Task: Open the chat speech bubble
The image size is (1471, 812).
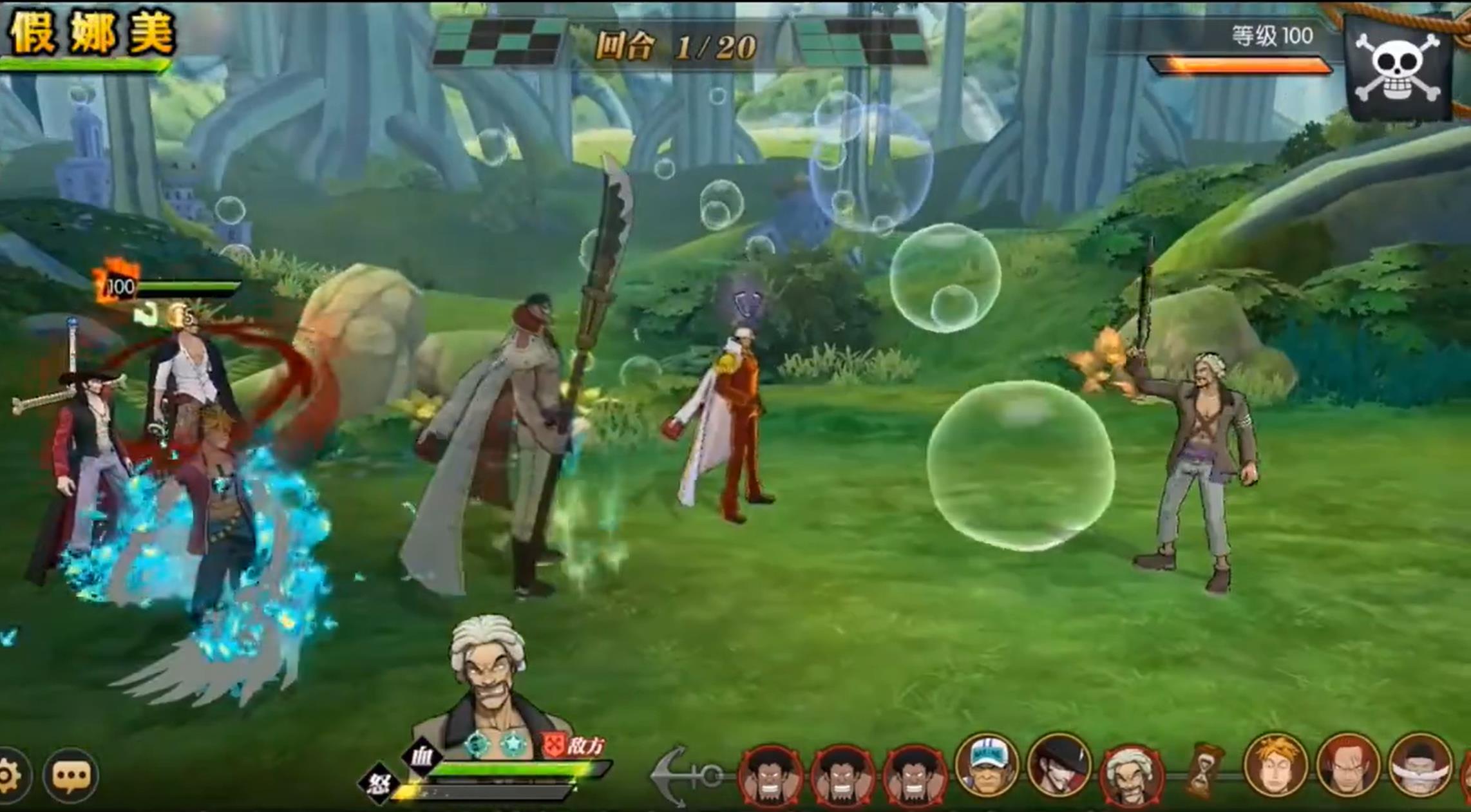Action: (x=71, y=776)
